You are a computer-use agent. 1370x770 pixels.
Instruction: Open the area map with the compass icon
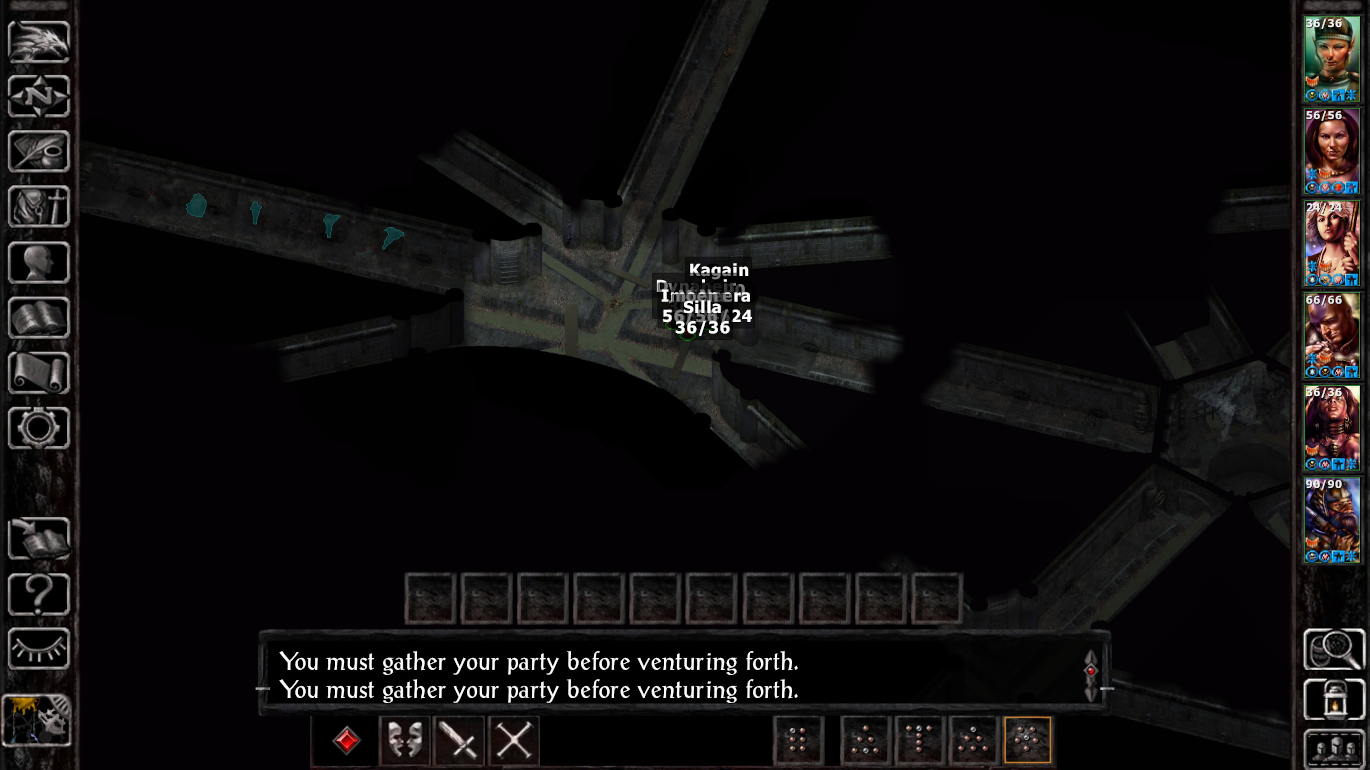39,97
